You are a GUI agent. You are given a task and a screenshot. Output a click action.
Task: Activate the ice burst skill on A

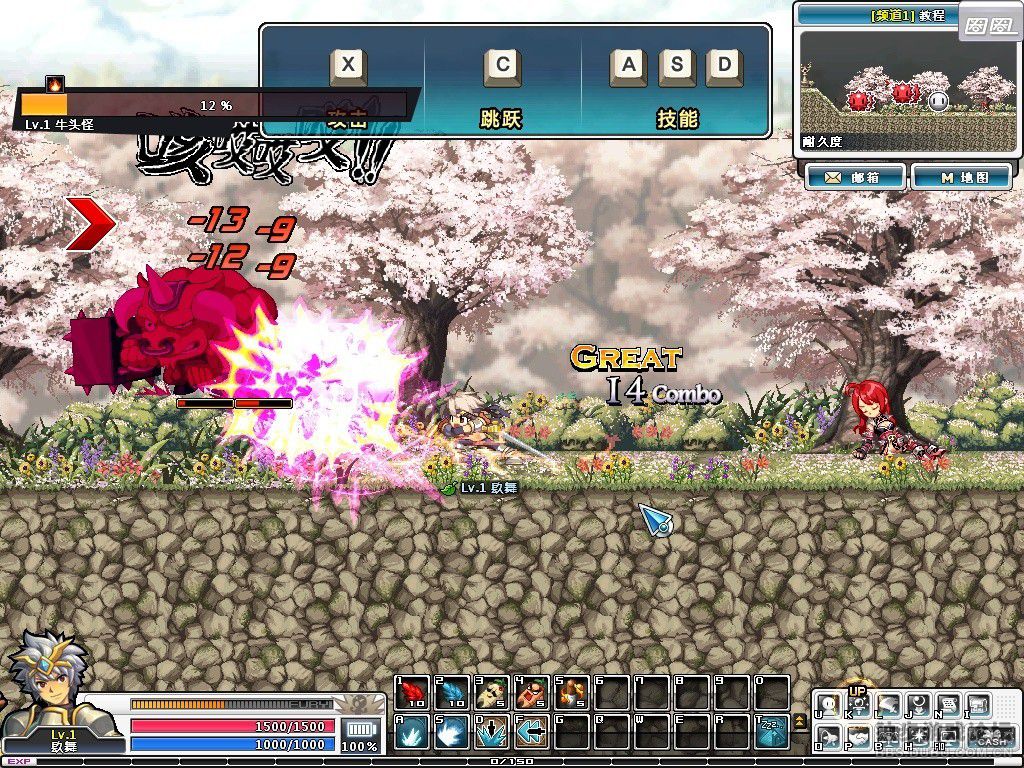point(412,732)
